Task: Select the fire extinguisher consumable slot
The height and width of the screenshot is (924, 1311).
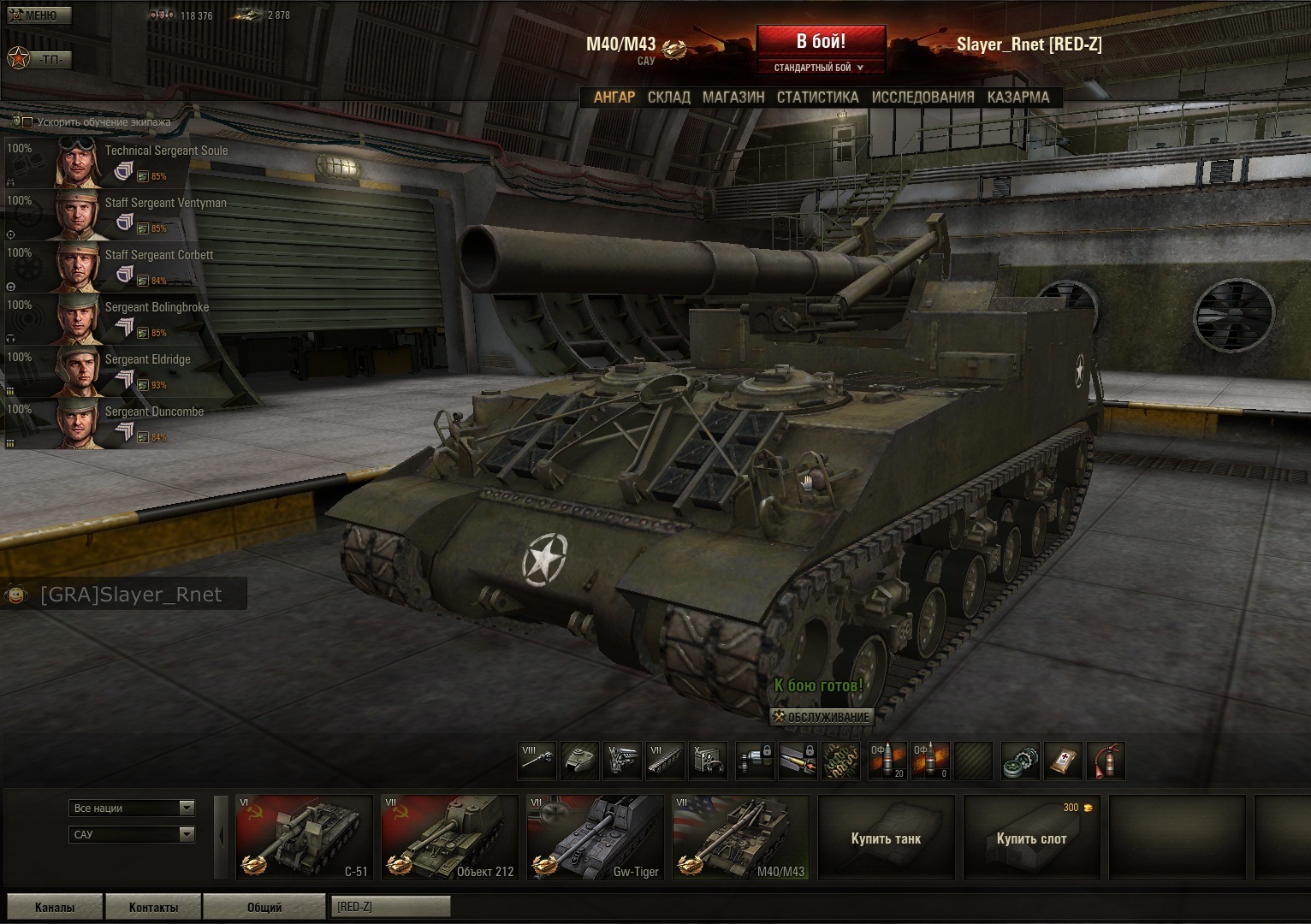Action: (x=1105, y=761)
